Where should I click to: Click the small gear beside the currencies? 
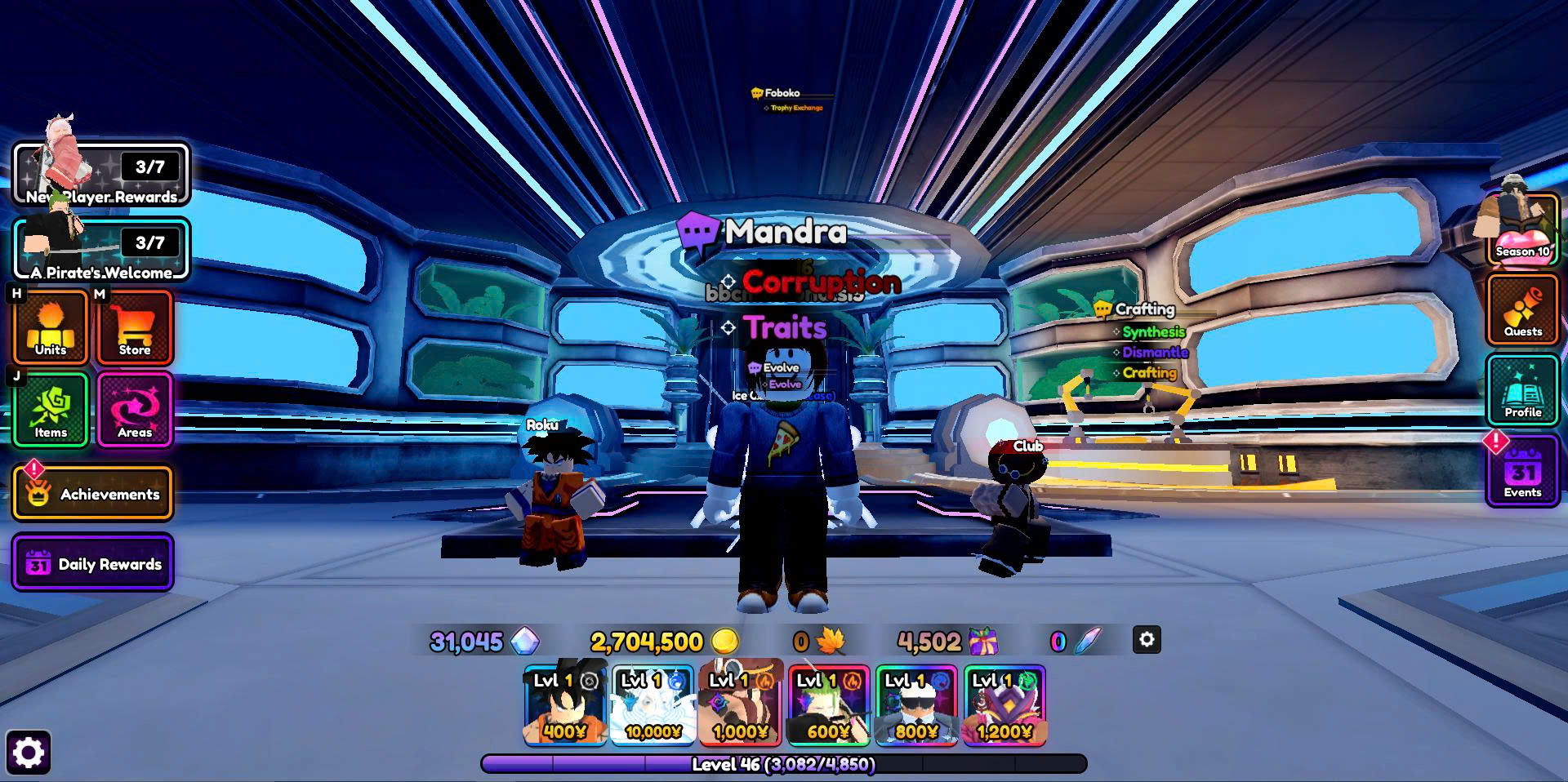(1147, 640)
